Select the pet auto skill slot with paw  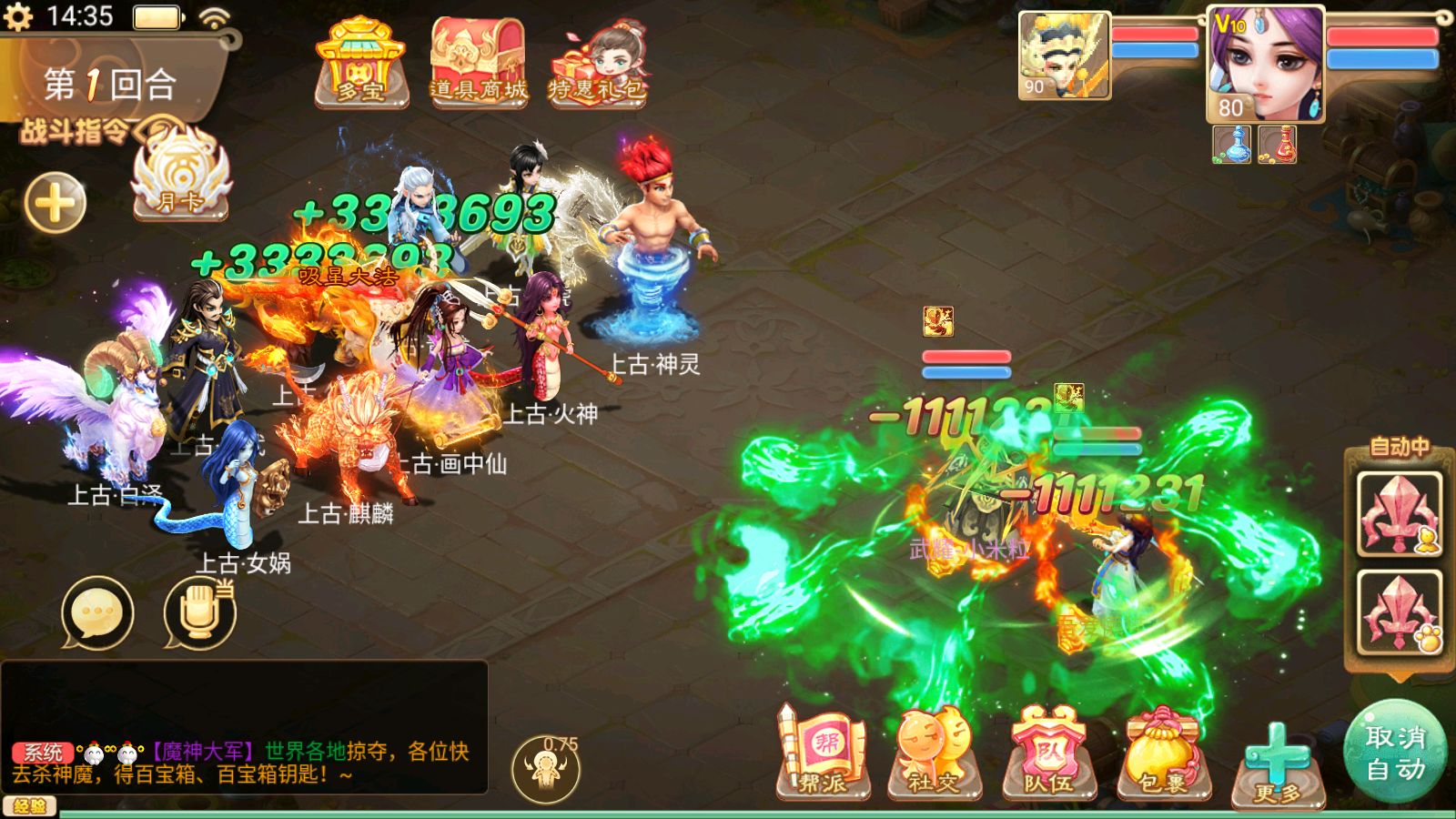coord(1399,612)
